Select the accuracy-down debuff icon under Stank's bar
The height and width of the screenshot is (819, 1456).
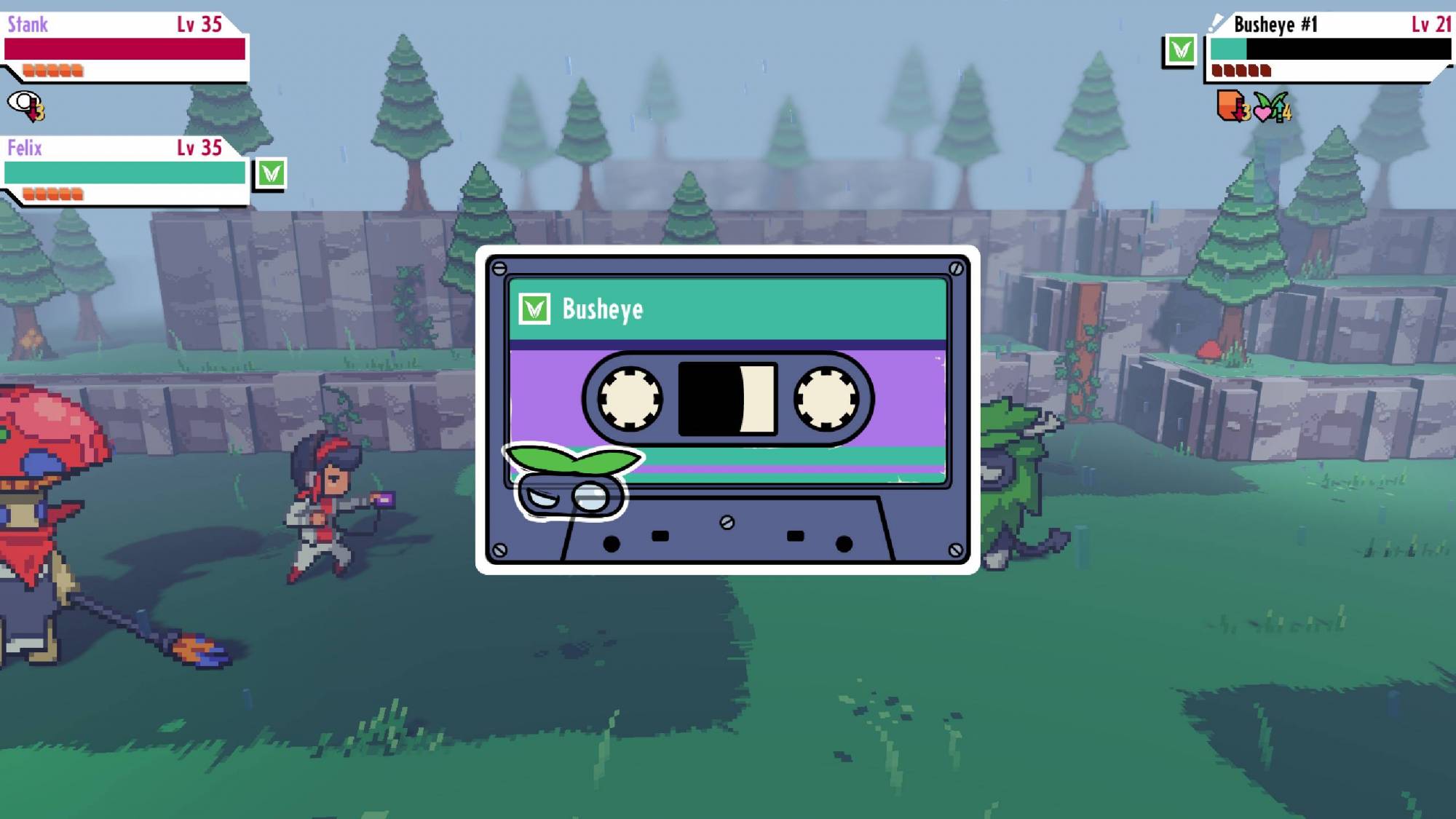tap(25, 107)
